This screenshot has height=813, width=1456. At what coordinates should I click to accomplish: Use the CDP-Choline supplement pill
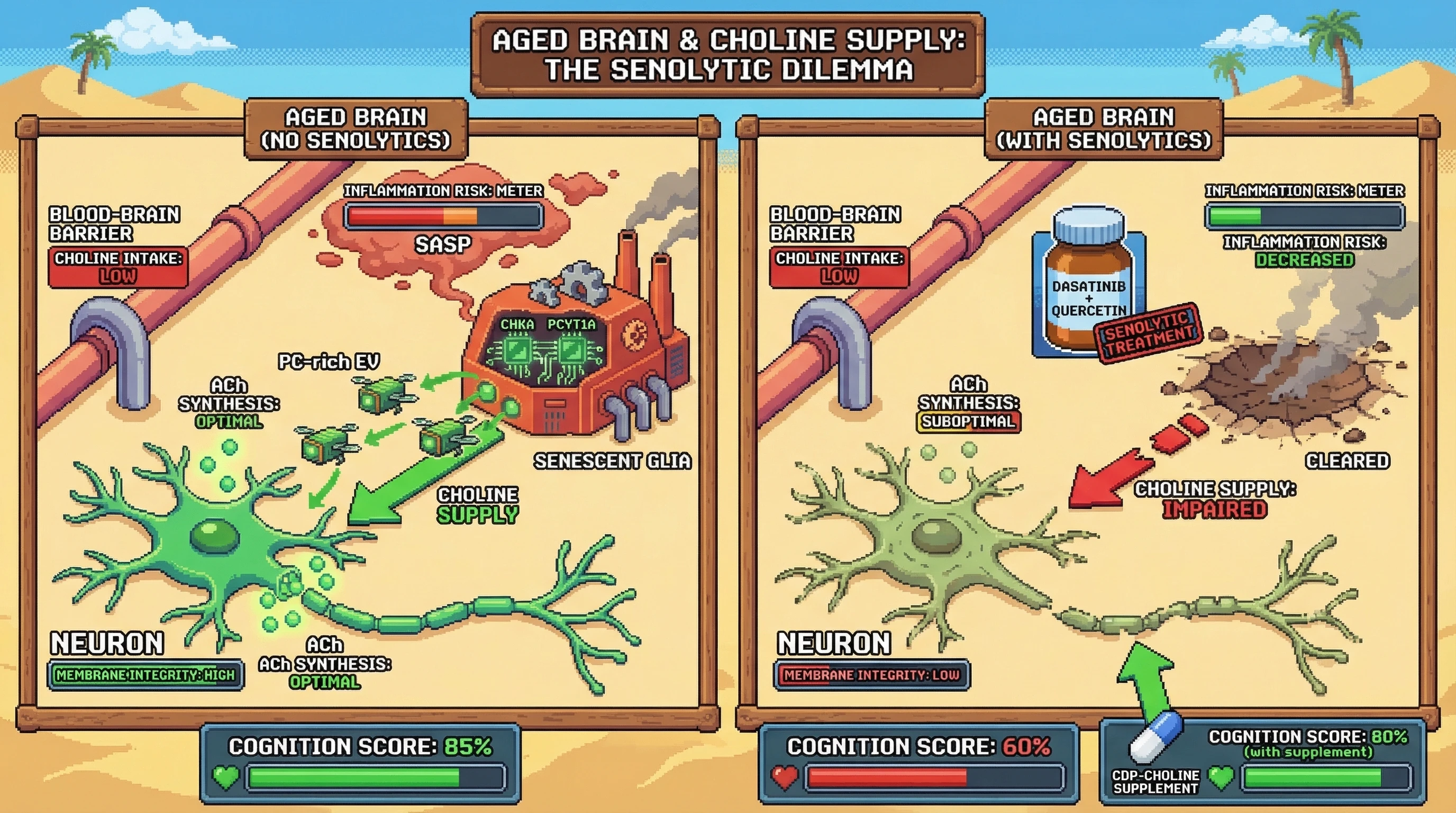pyautogui.click(x=1155, y=737)
